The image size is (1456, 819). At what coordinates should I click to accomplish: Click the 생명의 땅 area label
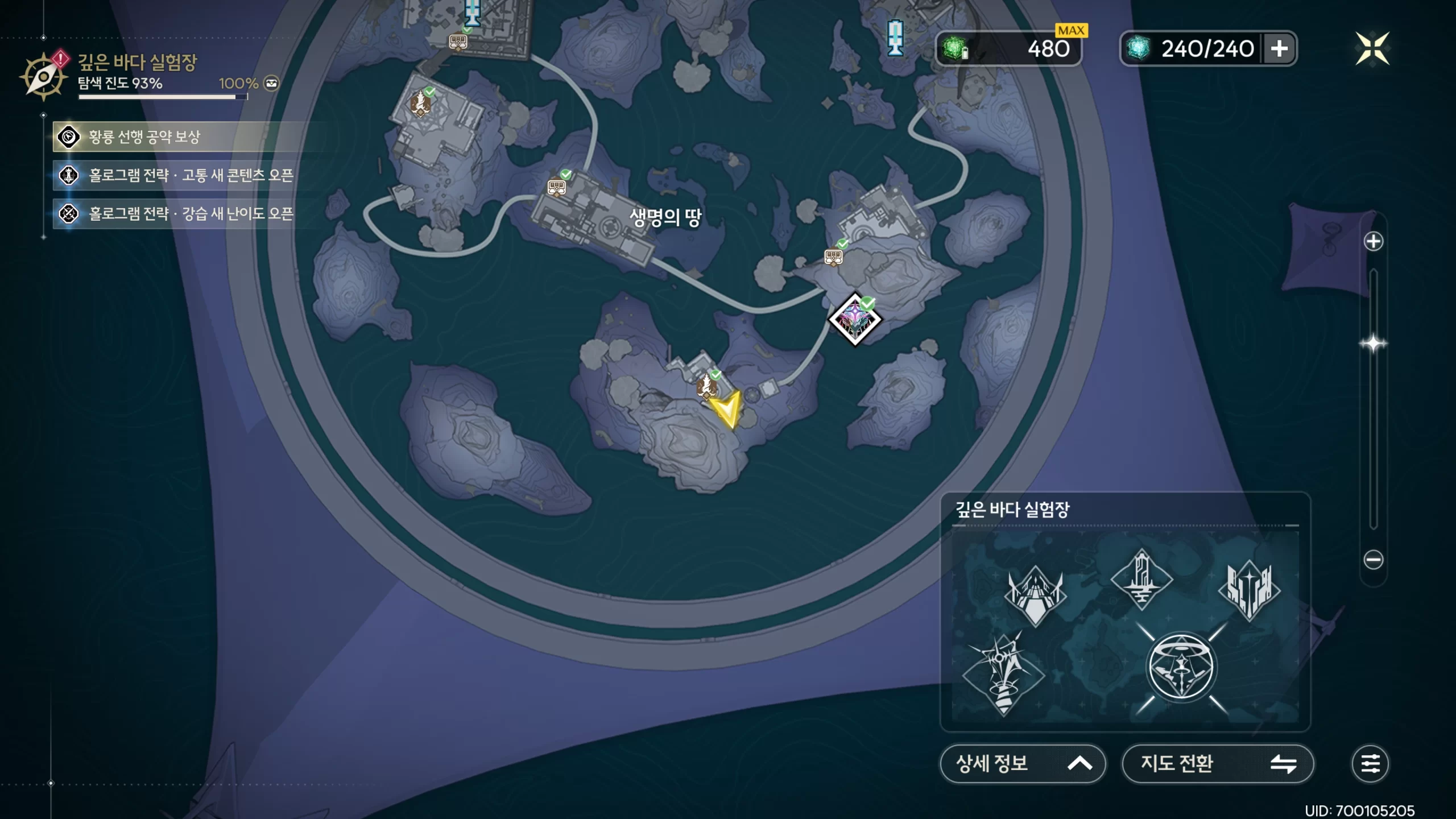click(x=665, y=217)
